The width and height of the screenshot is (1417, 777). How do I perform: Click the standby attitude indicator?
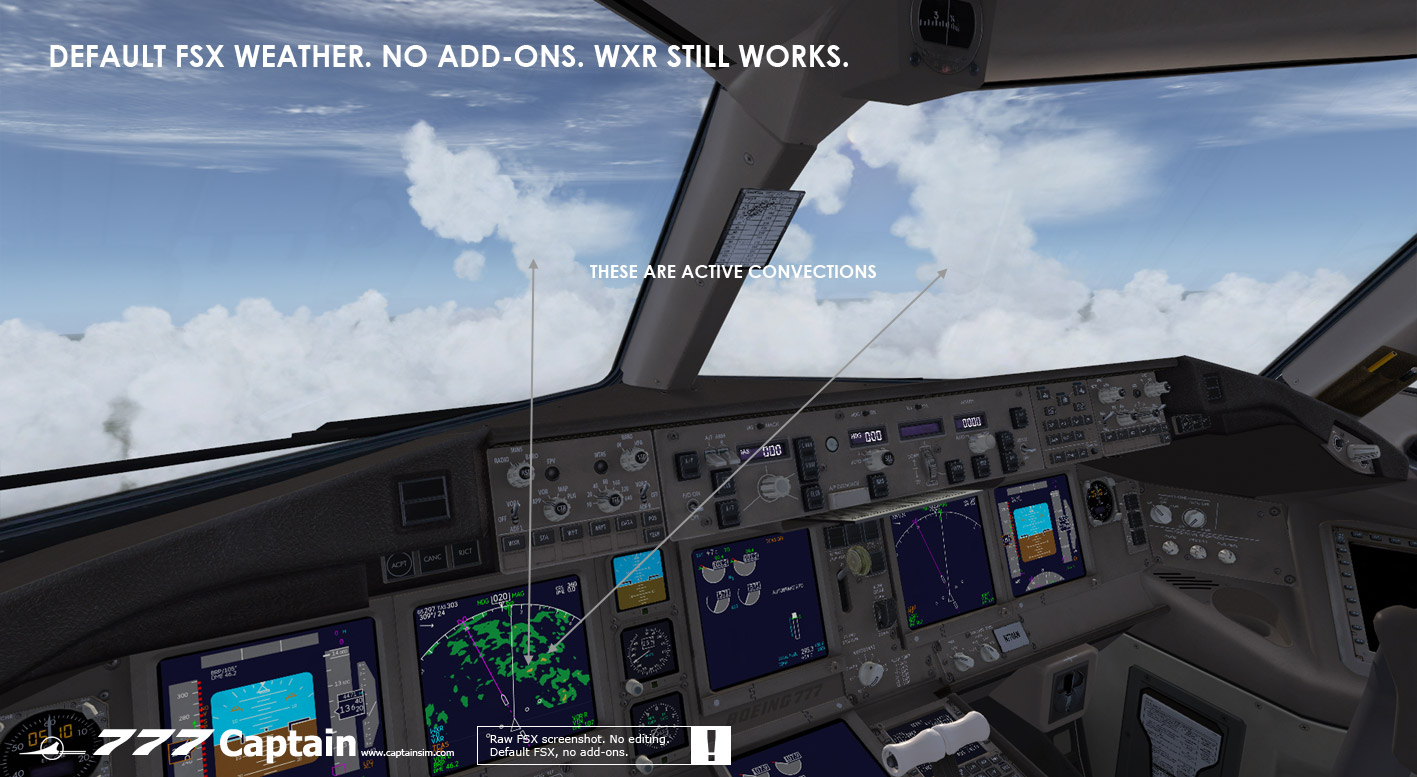tap(638, 580)
